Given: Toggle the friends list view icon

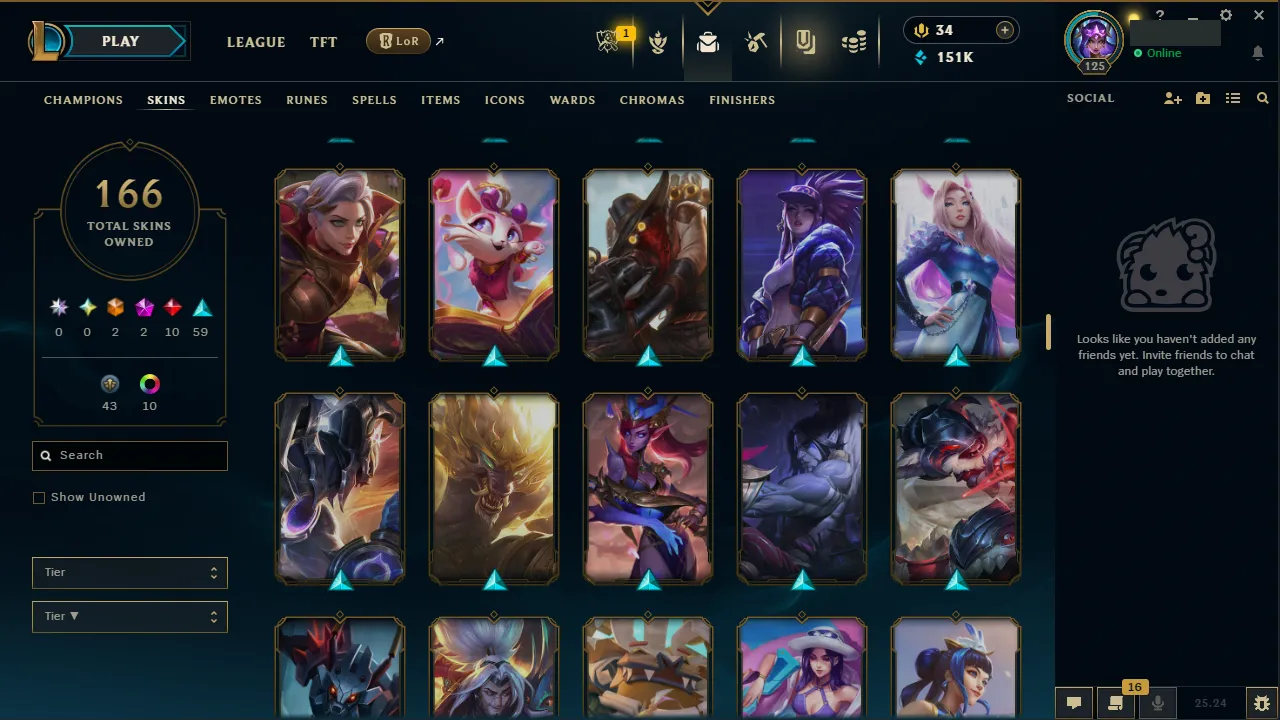Looking at the screenshot, I should pyautogui.click(x=1233, y=98).
